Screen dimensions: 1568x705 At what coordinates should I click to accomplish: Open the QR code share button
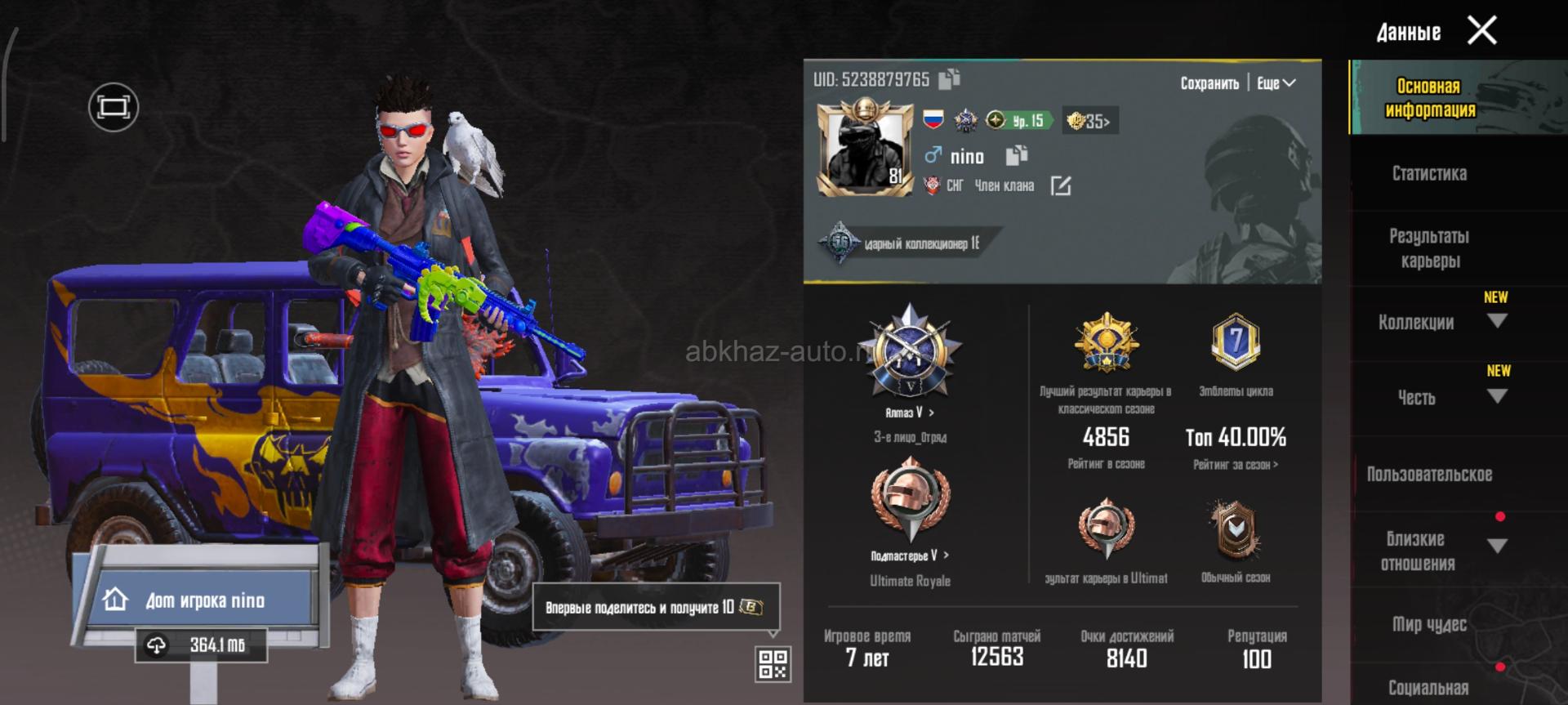coord(773,663)
